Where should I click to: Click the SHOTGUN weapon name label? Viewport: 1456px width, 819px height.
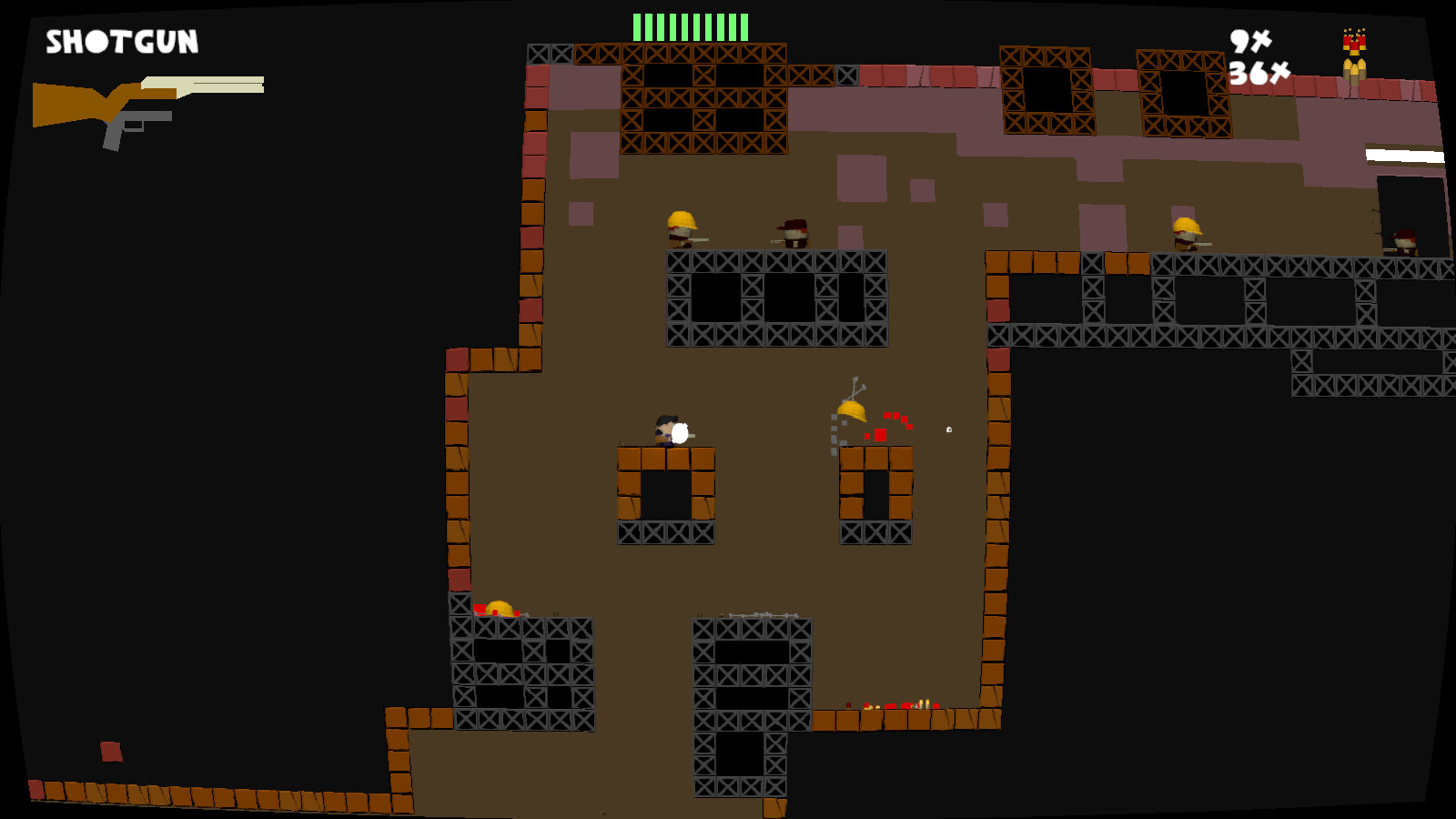click(x=121, y=40)
